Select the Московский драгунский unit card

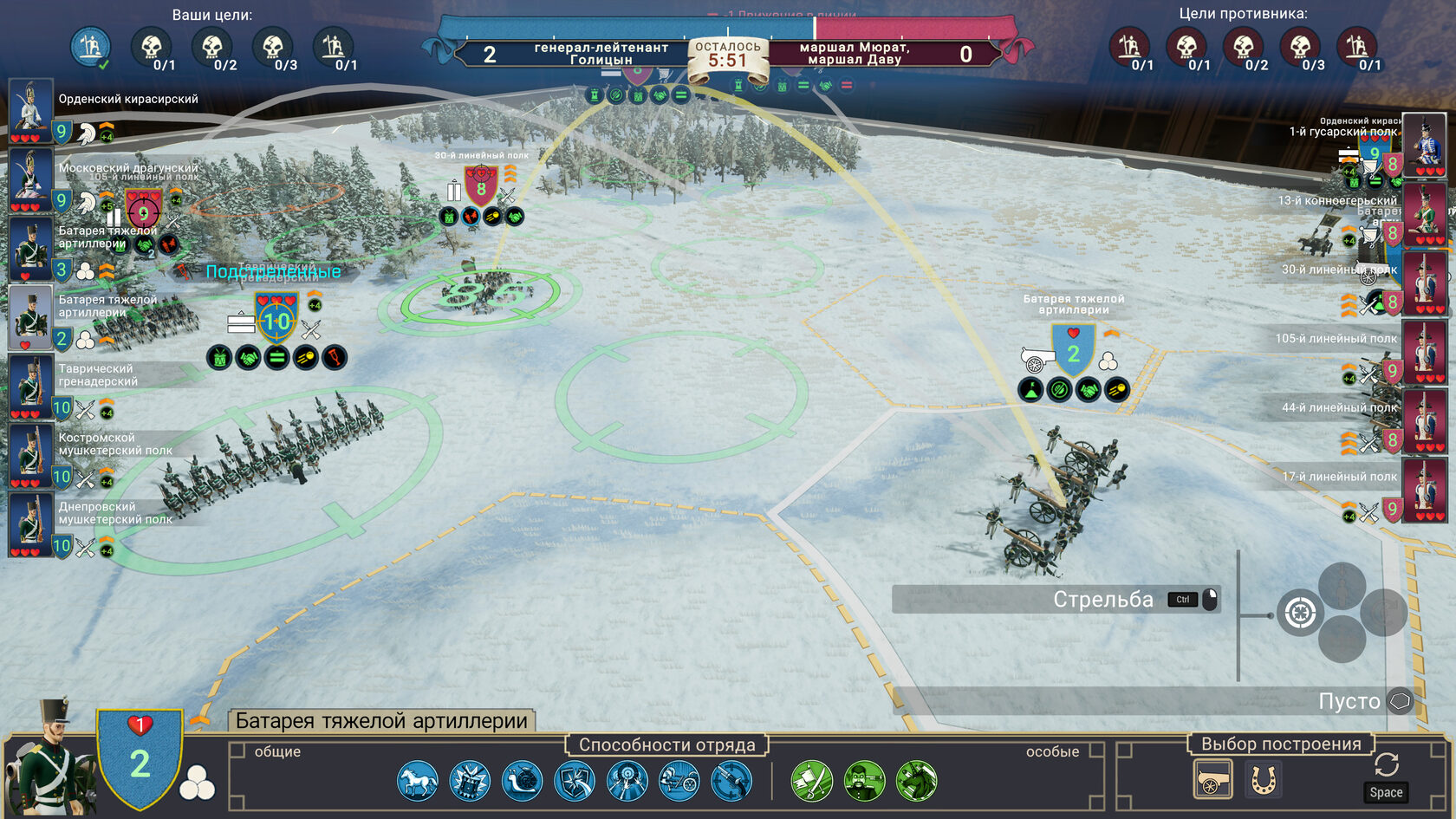pos(31,179)
